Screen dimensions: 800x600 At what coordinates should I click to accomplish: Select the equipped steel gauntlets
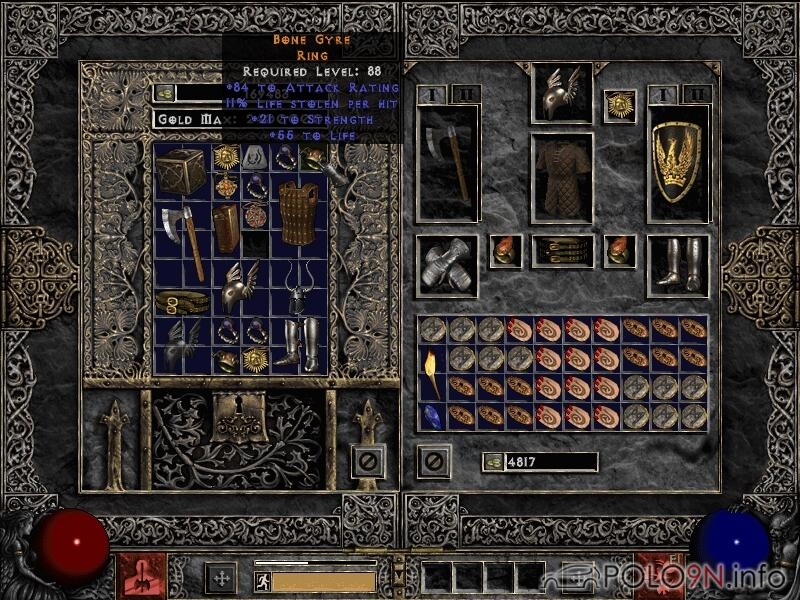click(x=445, y=265)
